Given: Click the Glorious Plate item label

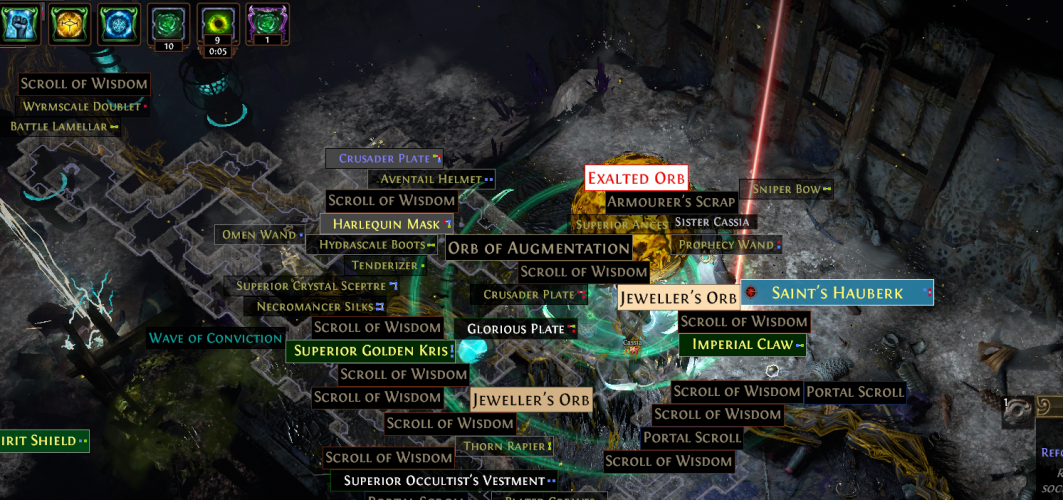Looking at the screenshot, I should pyautogui.click(x=516, y=329).
